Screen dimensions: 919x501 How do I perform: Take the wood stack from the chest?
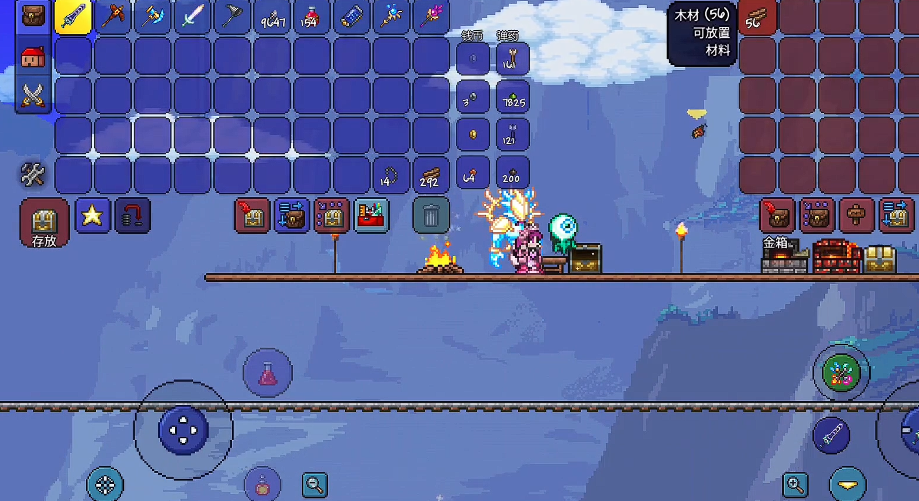coord(758,16)
